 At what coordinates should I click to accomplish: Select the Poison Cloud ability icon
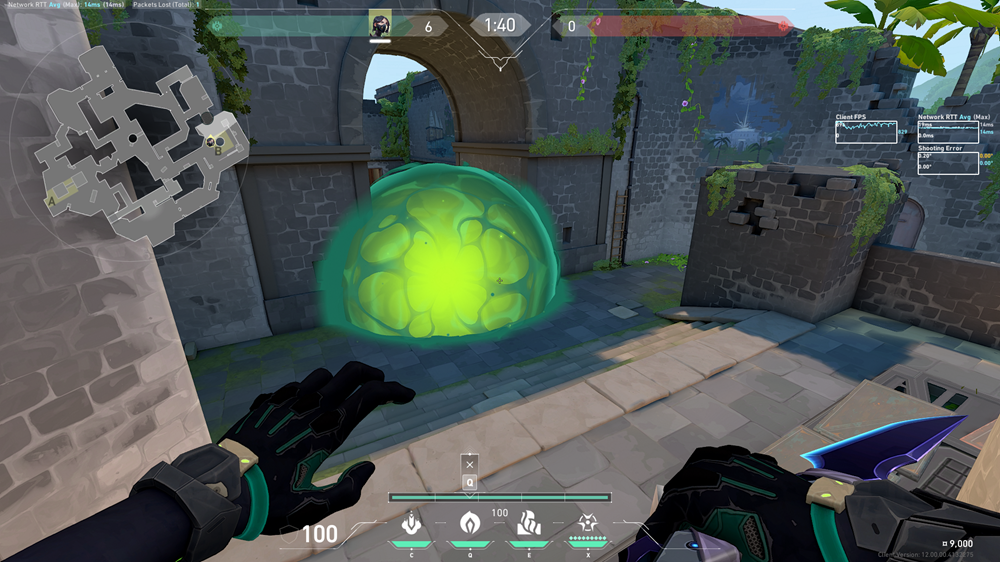(x=469, y=523)
